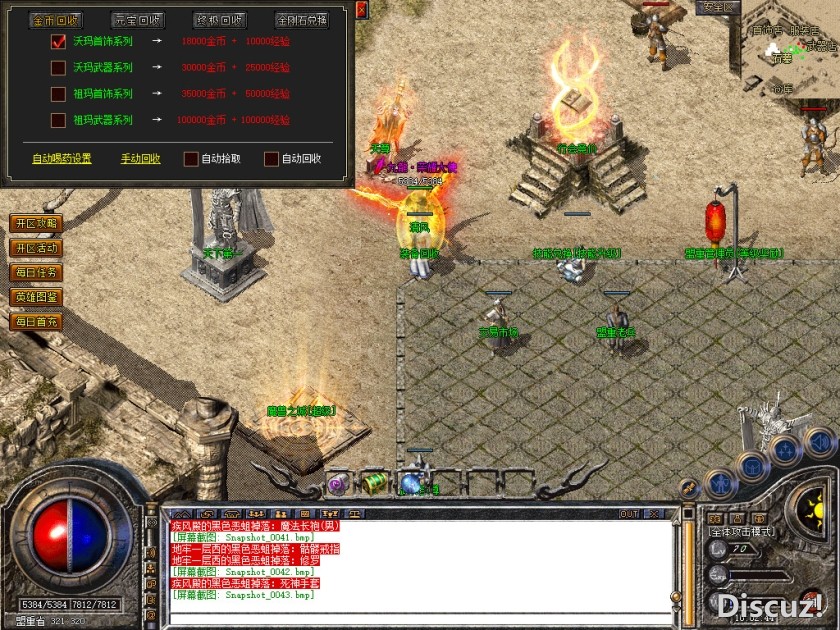Select the 终极回收 tab
840x630 pixels.
click(x=219, y=20)
